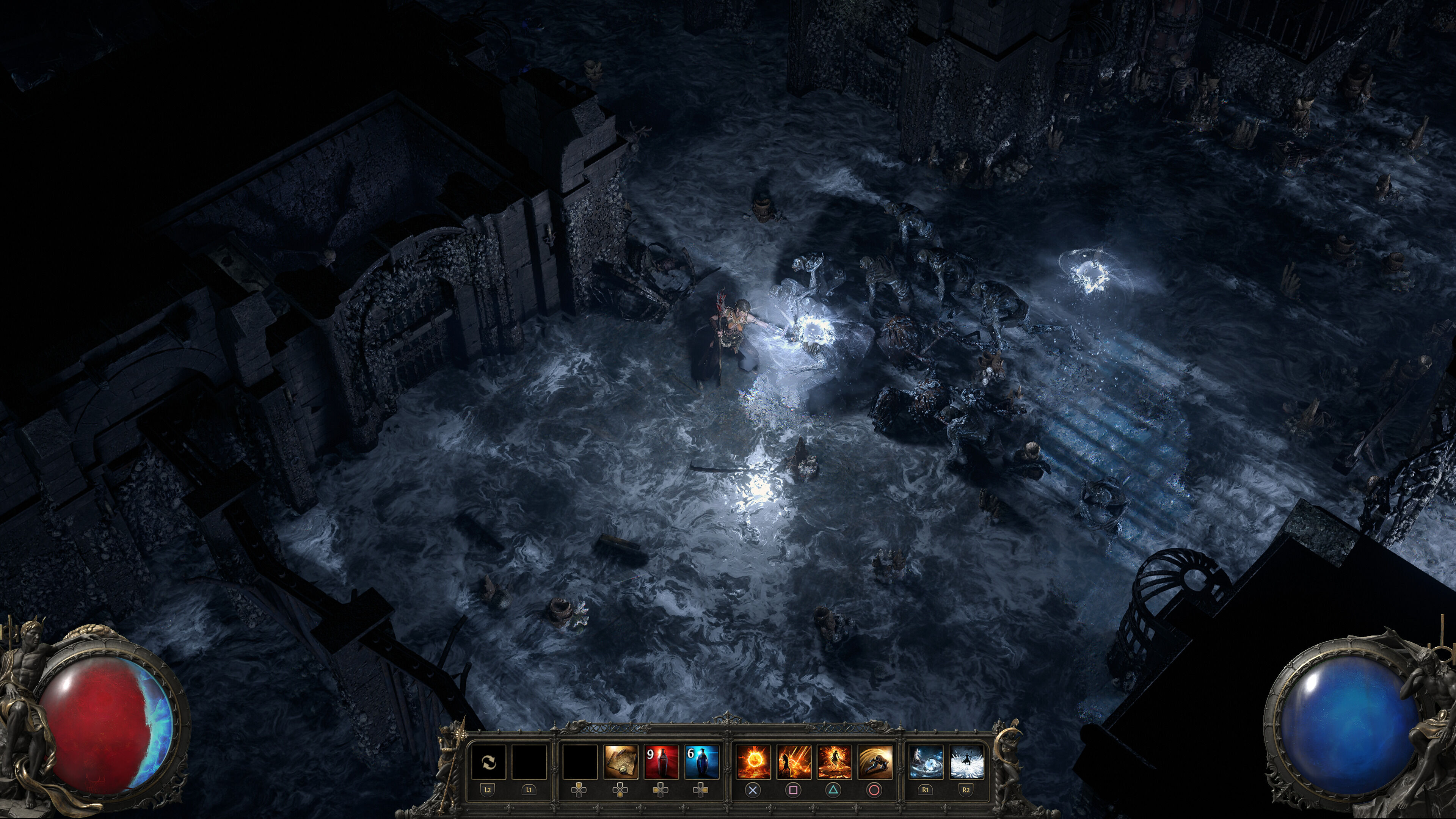Use the dodge roll skill icon
The height and width of the screenshot is (819, 1456).
[875, 763]
